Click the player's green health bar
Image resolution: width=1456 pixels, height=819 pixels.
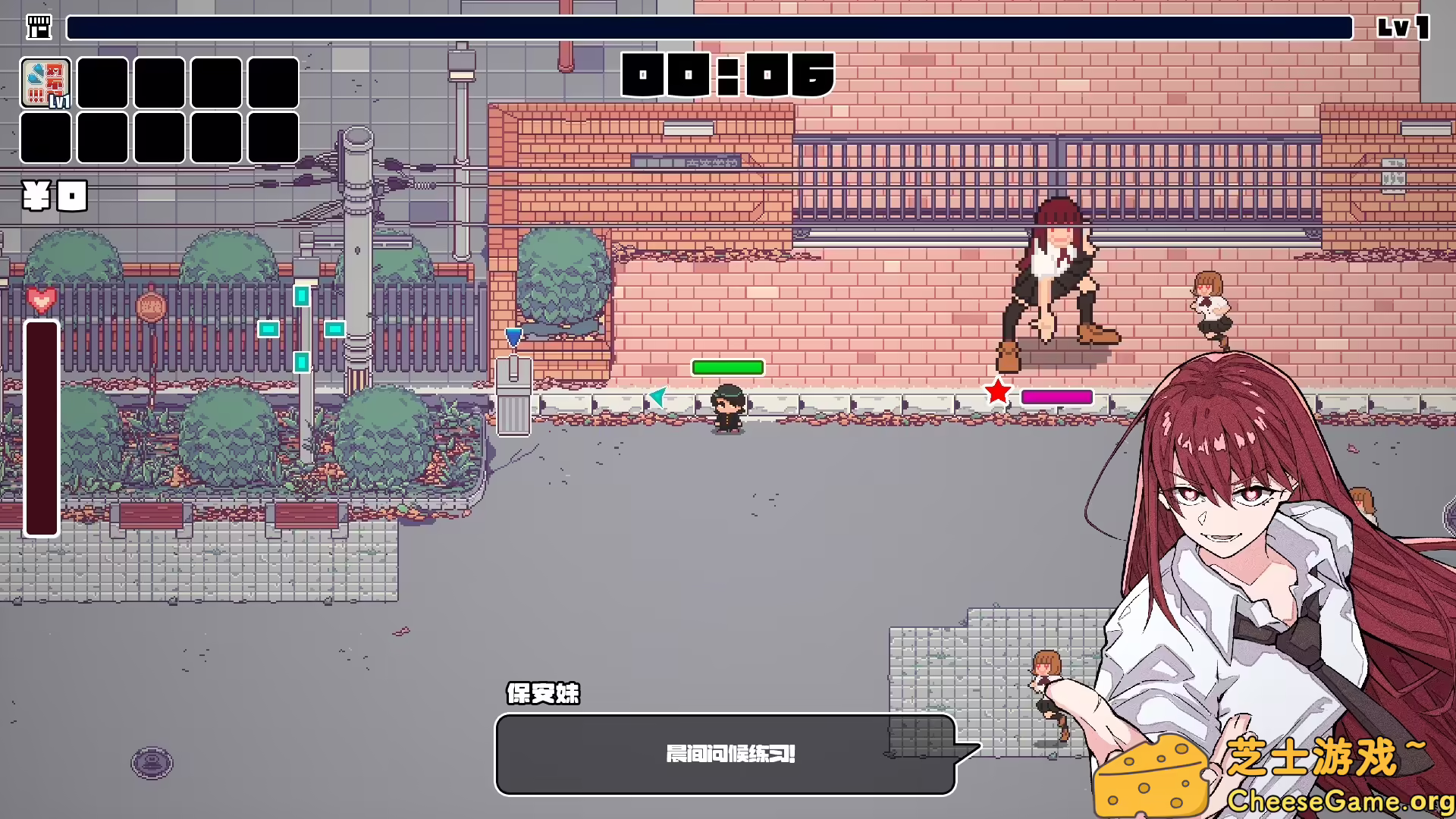coord(726,368)
